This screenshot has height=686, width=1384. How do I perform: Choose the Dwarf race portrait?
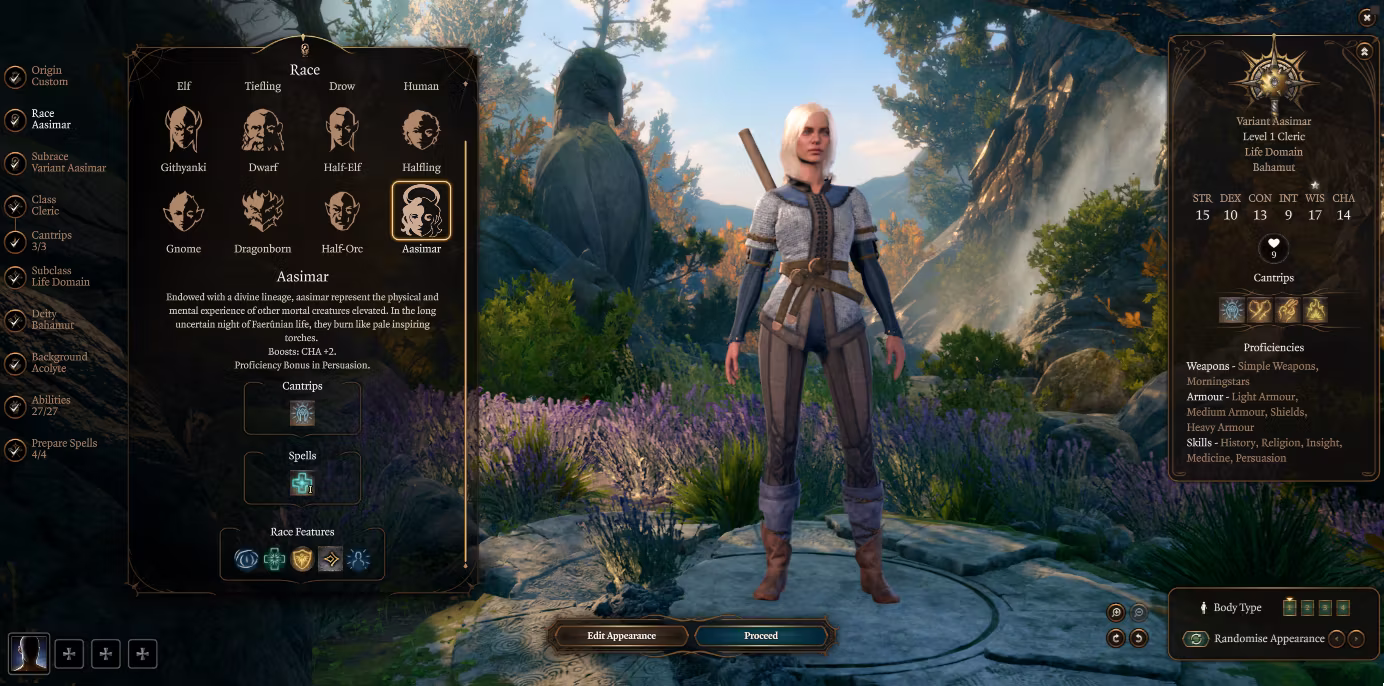[x=263, y=131]
